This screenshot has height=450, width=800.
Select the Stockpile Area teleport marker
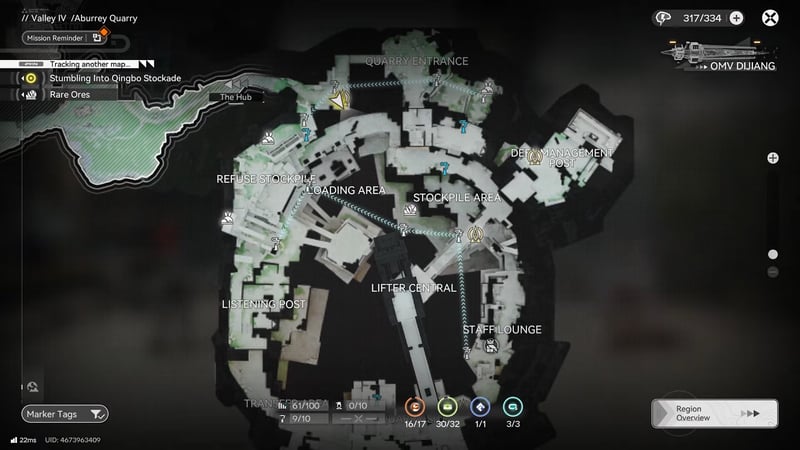[x=476, y=235]
